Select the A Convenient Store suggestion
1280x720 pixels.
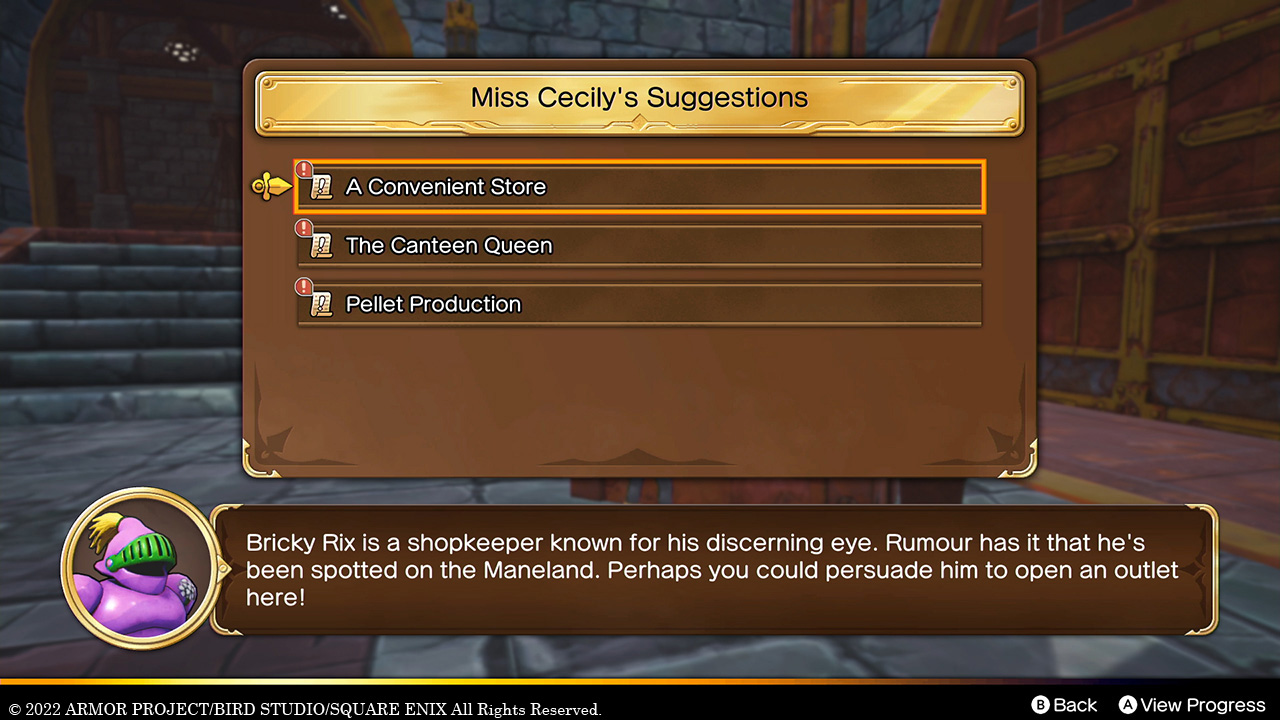click(640, 187)
